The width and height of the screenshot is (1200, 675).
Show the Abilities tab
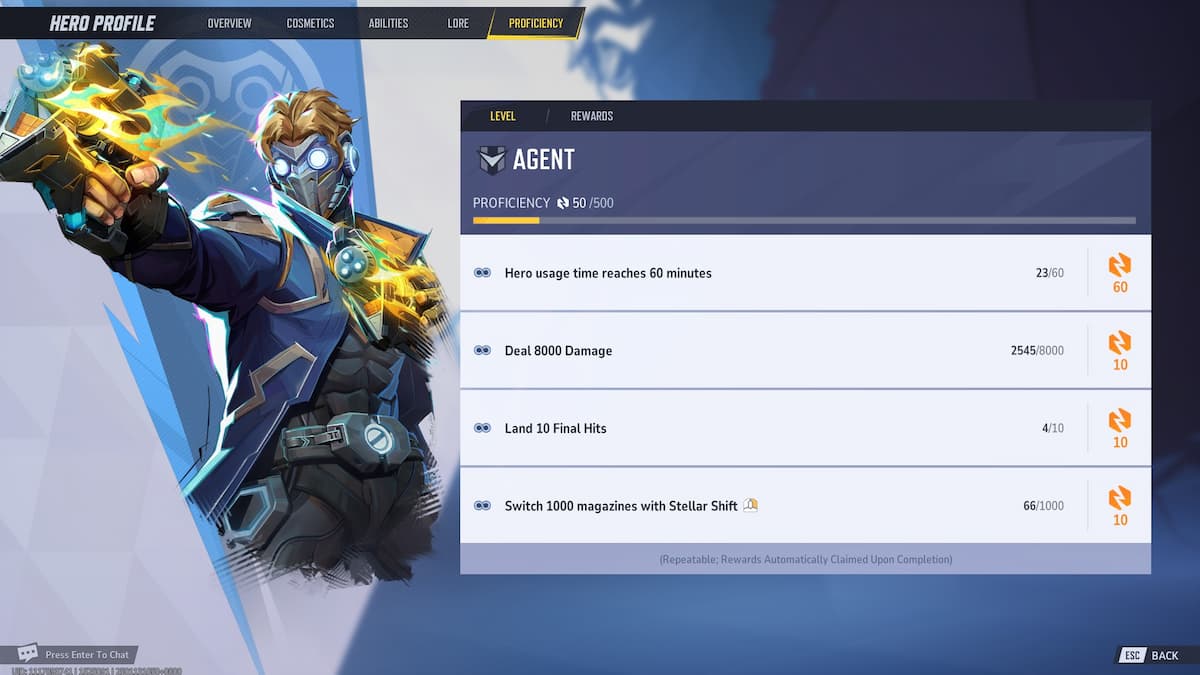click(x=388, y=23)
